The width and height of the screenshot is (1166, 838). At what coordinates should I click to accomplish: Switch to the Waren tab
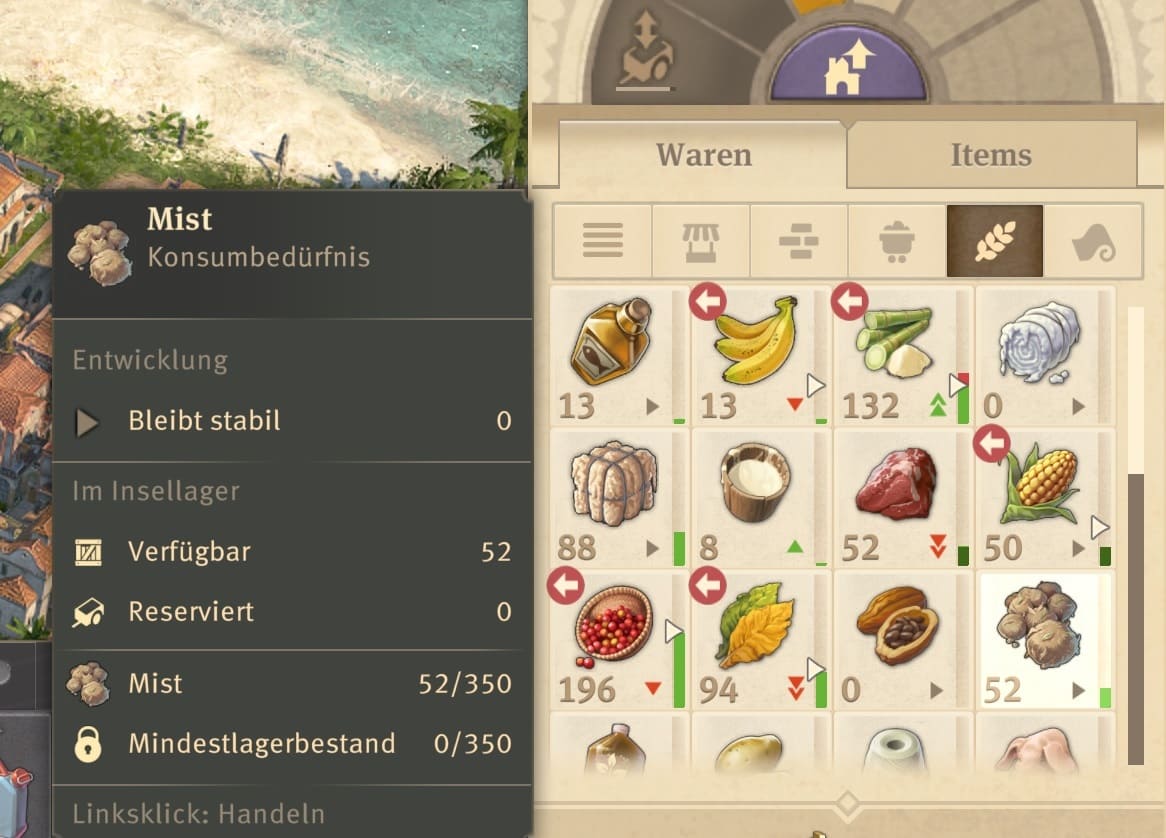click(703, 155)
